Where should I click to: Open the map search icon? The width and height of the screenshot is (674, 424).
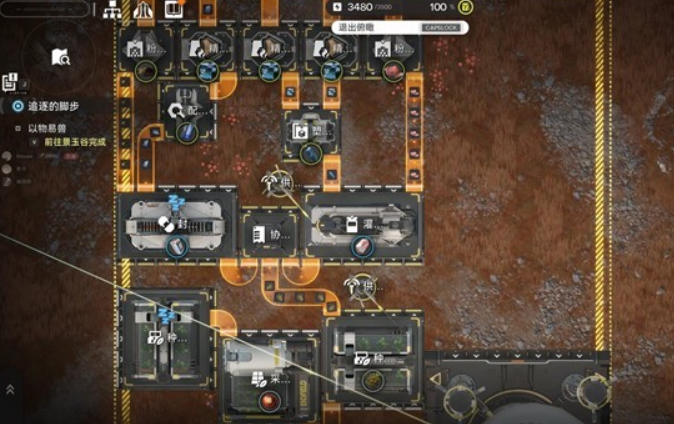[x=60, y=58]
